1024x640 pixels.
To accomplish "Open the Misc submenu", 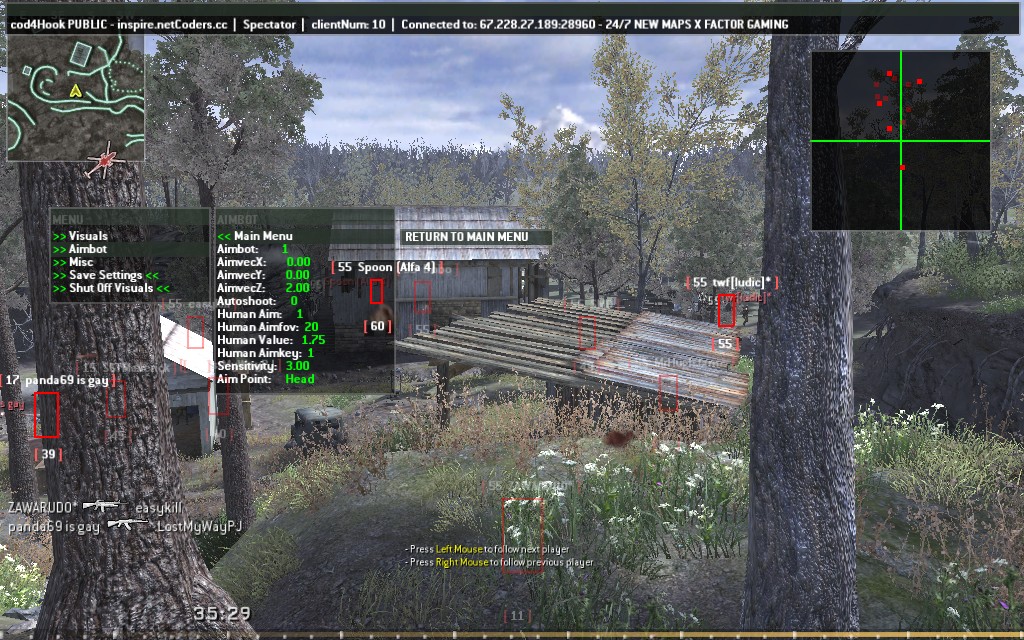I will coord(81,262).
